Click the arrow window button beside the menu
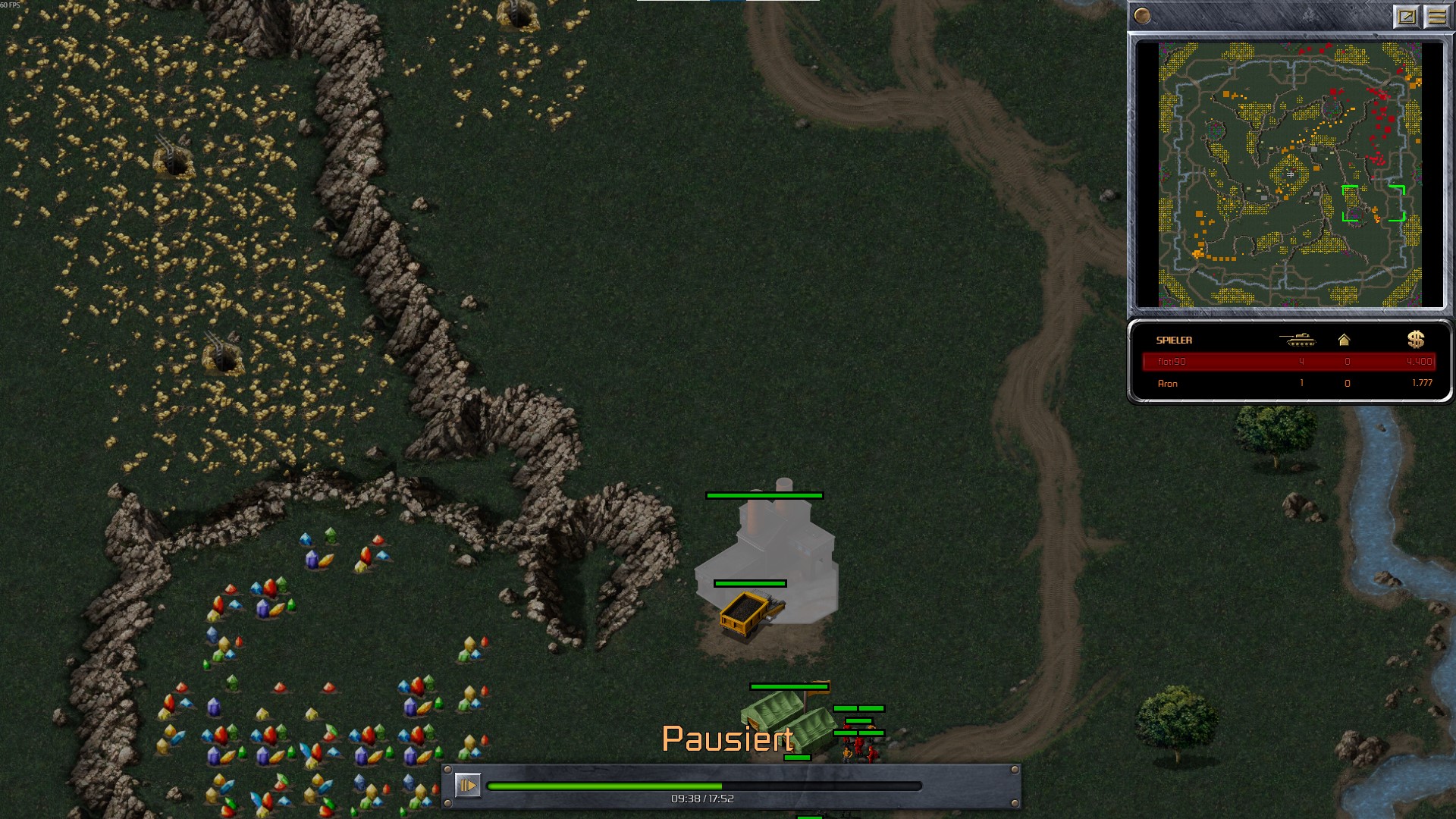 tap(1406, 17)
